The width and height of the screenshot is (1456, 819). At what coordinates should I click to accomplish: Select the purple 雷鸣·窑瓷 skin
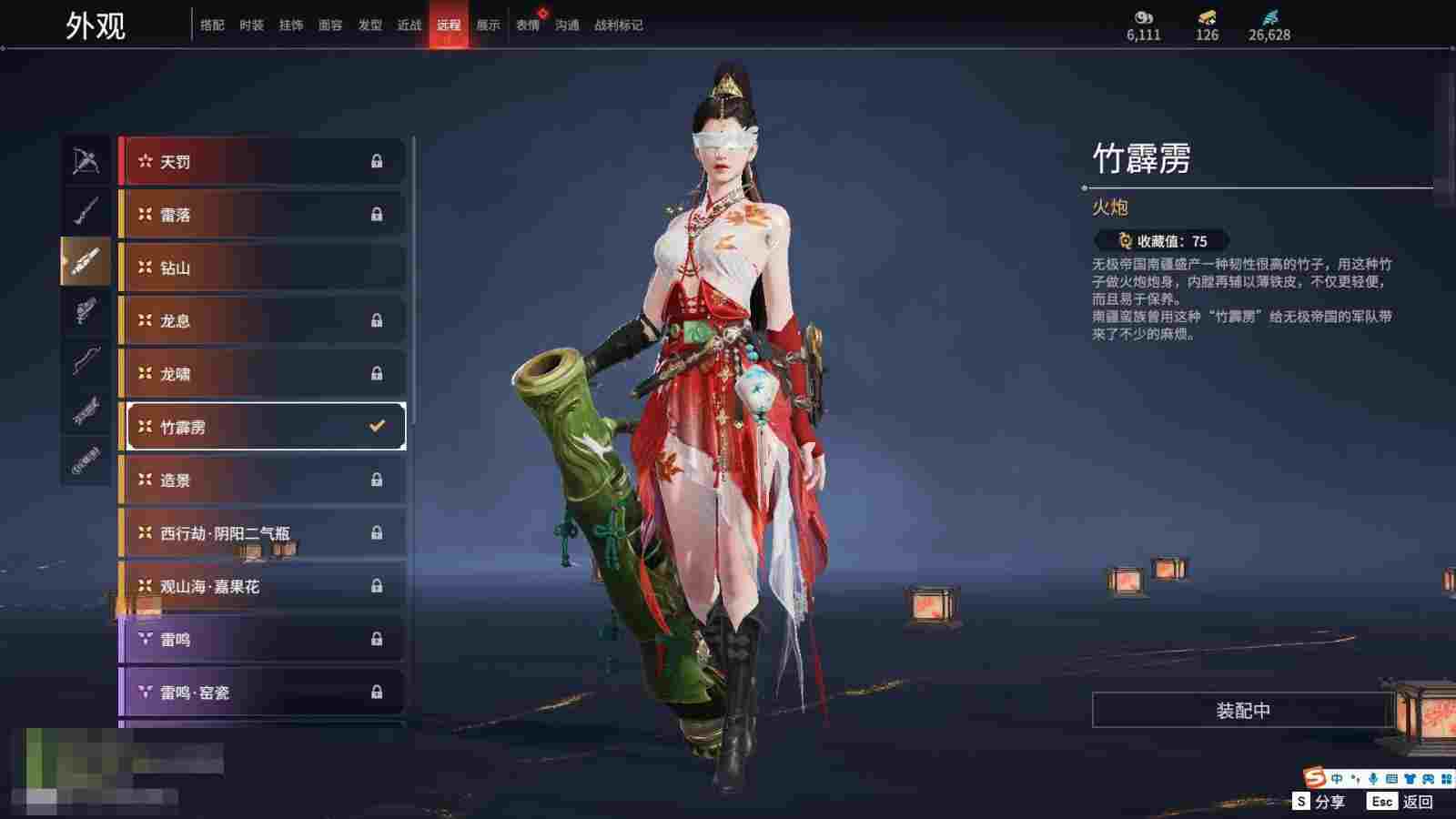point(262,693)
